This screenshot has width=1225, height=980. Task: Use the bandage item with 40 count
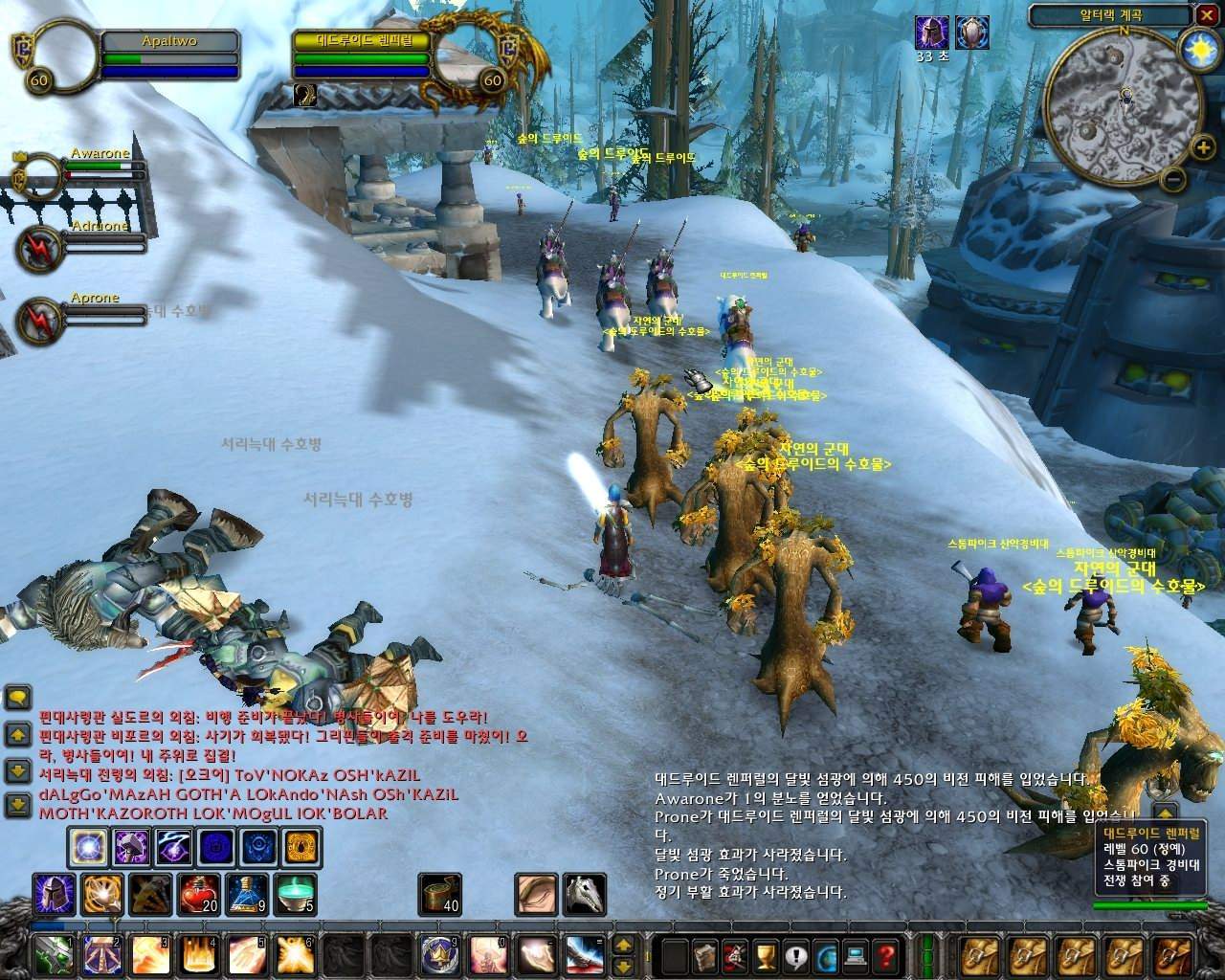click(439, 894)
